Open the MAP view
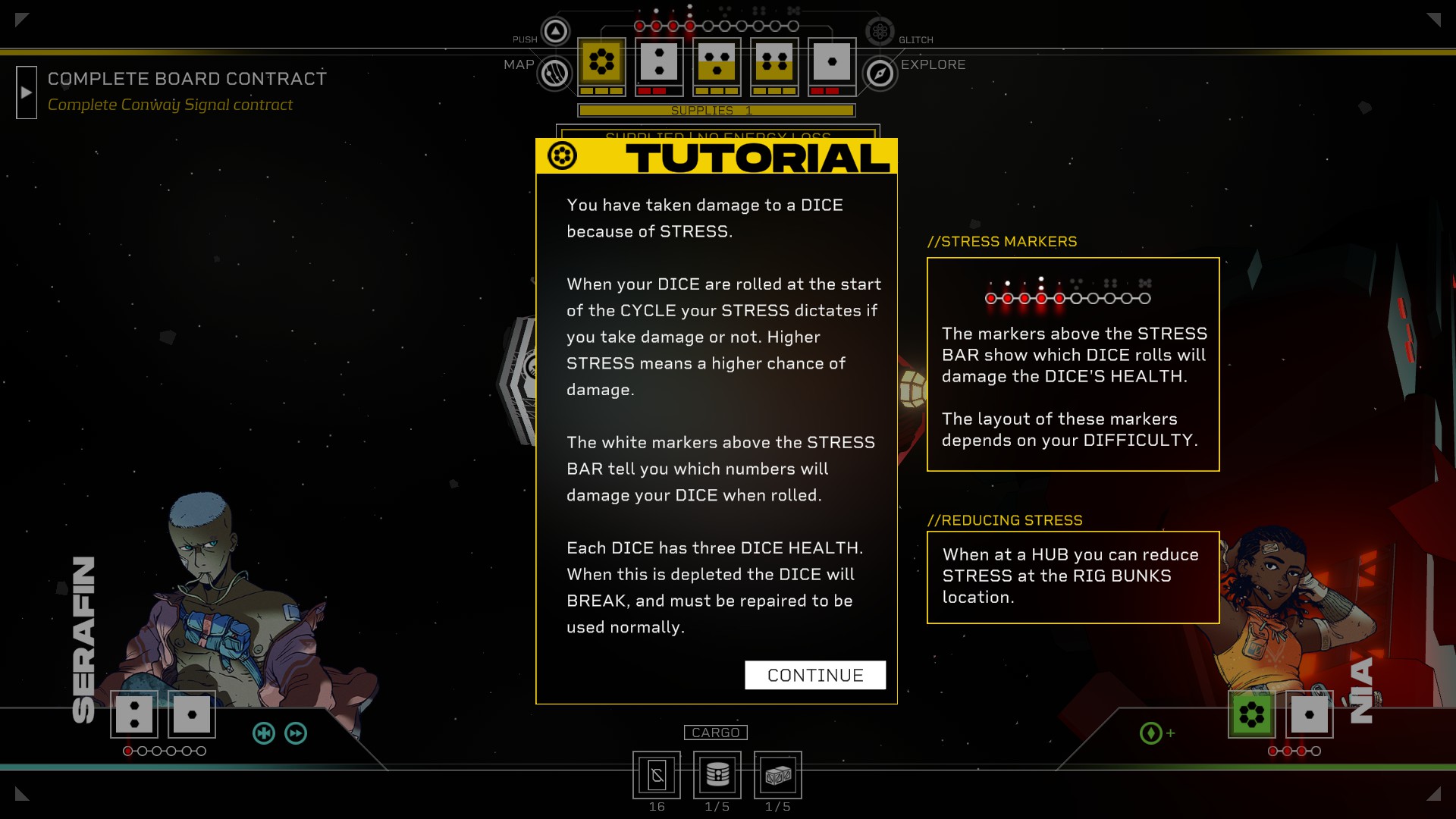The width and height of the screenshot is (1456, 819). 554,74
